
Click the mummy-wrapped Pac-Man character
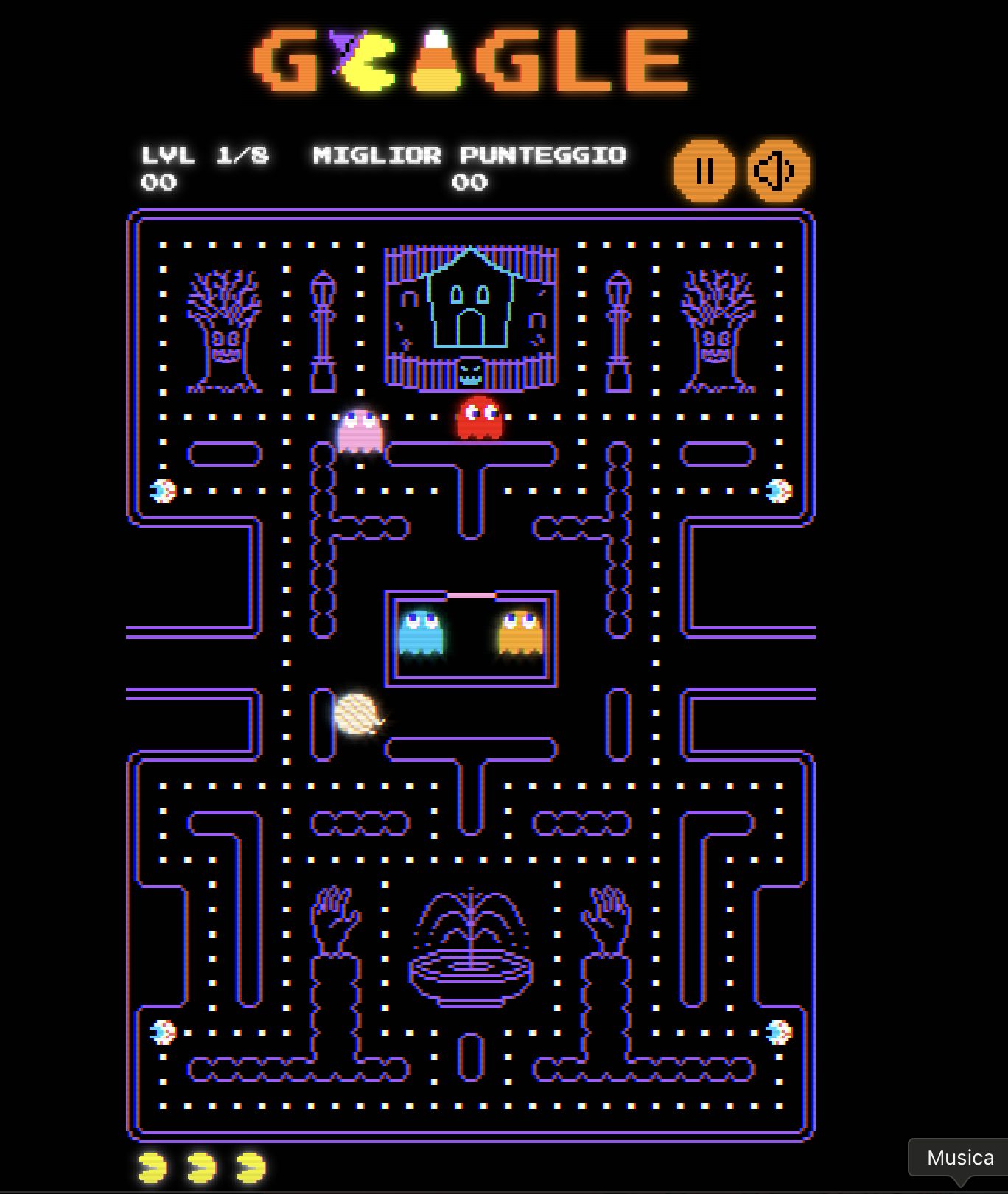[x=359, y=715]
